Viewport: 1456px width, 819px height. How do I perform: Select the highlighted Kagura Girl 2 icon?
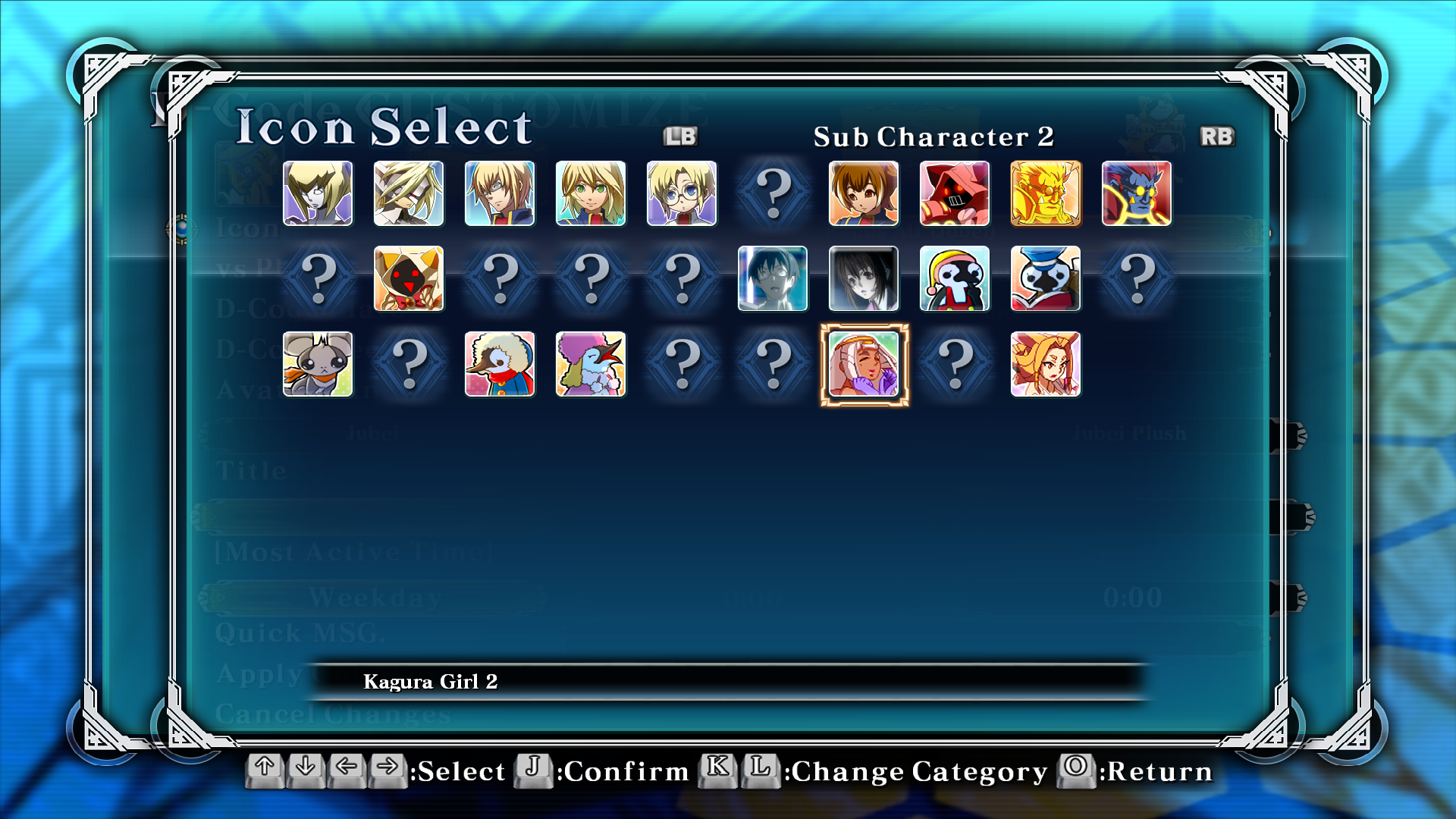[864, 364]
